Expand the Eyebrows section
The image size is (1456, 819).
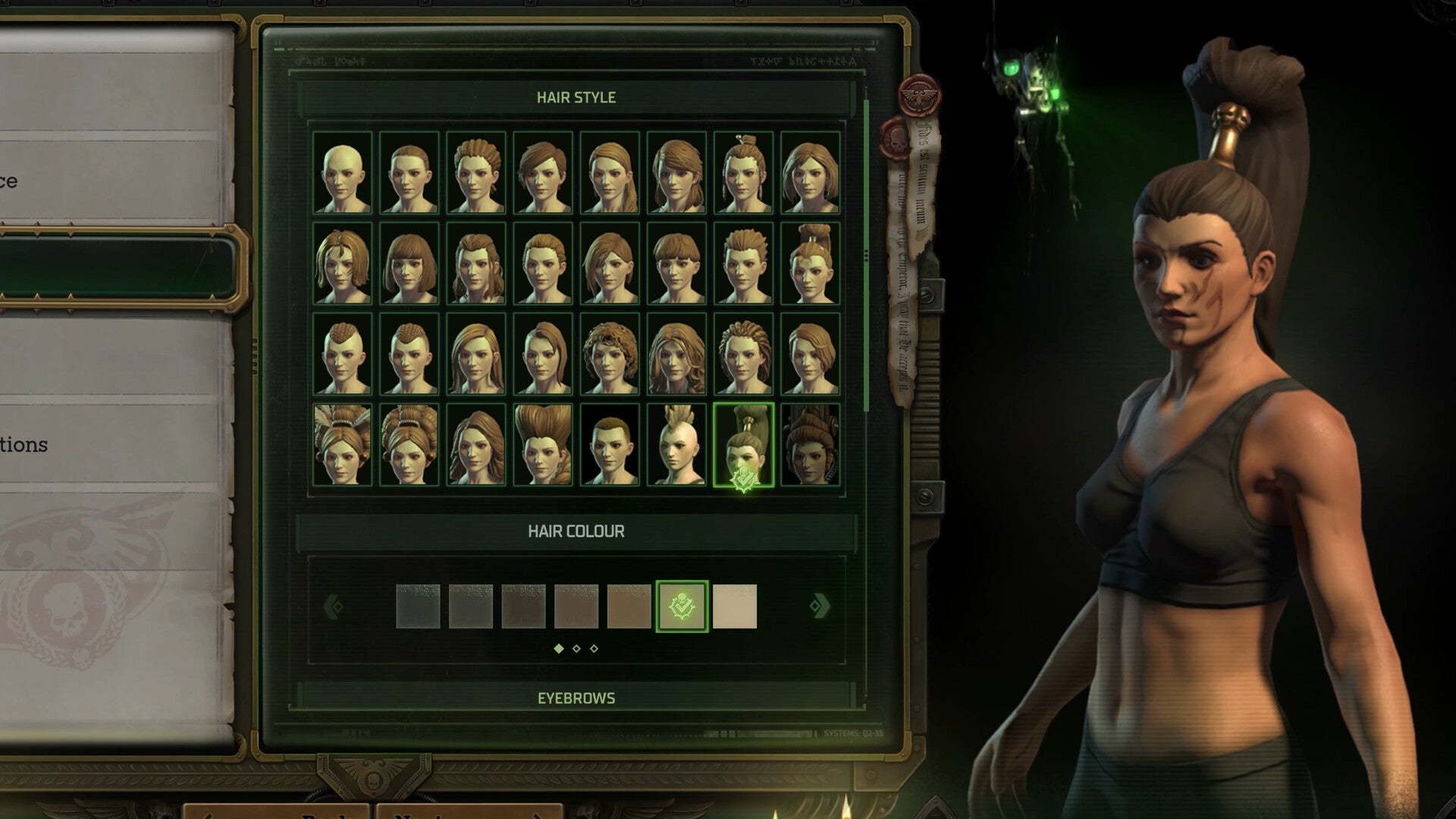point(576,698)
